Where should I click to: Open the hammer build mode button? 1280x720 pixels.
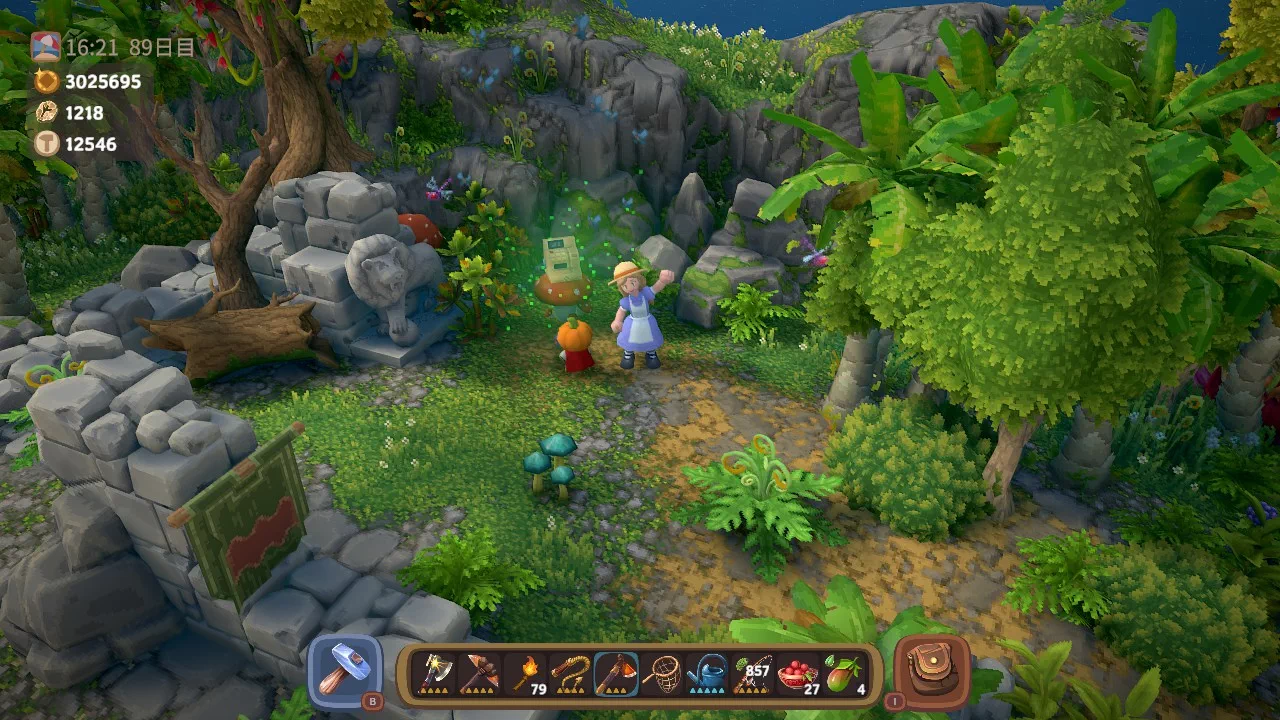point(345,671)
